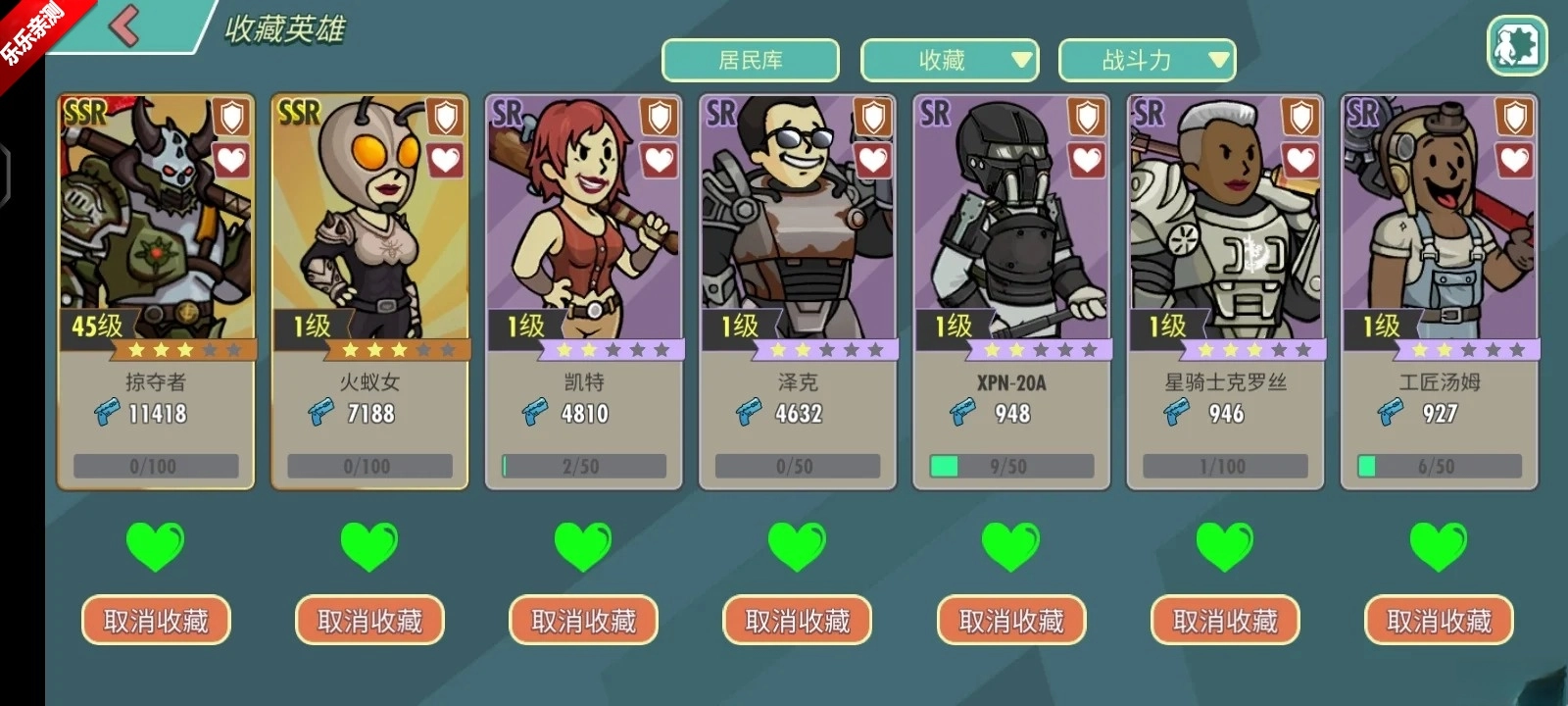Open the 收藏 filter dropdown
The image size is (1568, 706).
coord(948,59)
